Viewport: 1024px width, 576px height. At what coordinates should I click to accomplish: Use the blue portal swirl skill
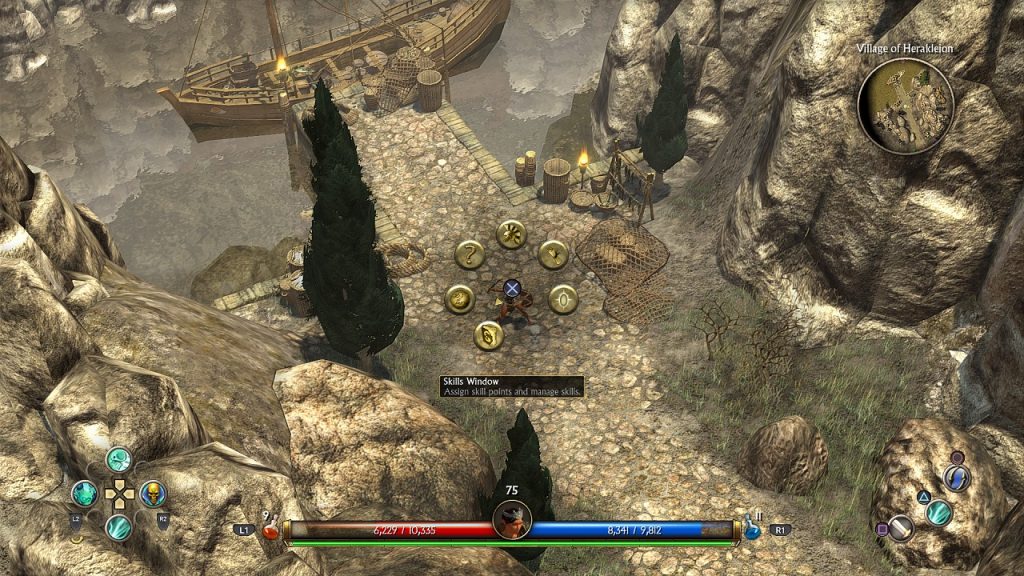click(x=958, y=478)
